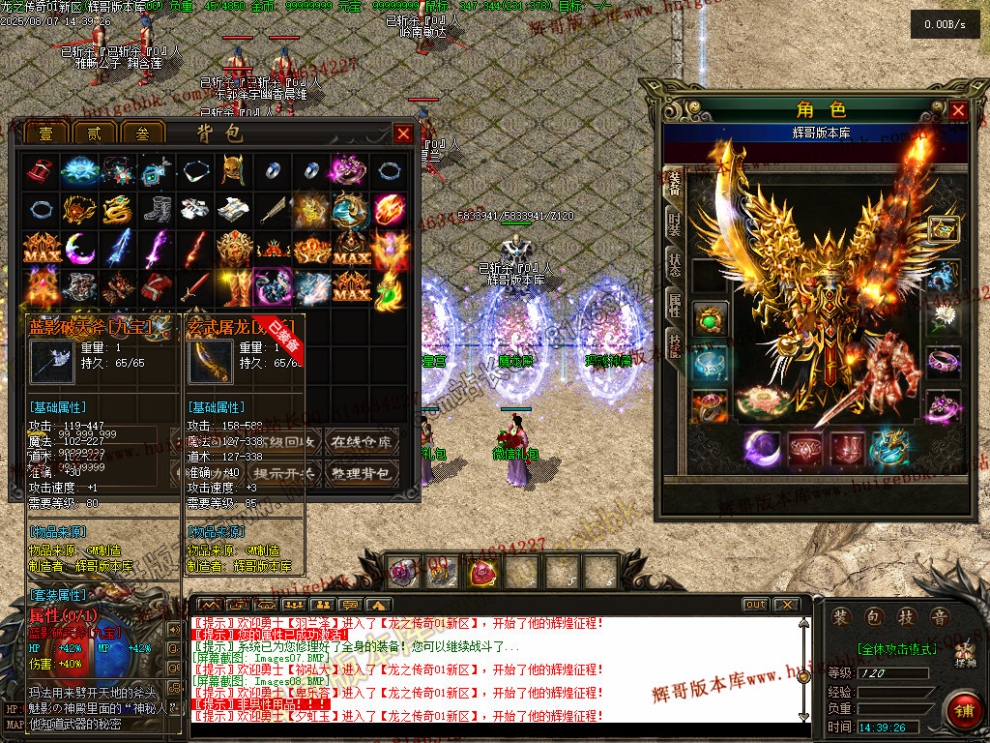Image resolution: width=990 pixels, height=743 pixels.
Task: Select the green dragon flame item
Action: [388, 288]
